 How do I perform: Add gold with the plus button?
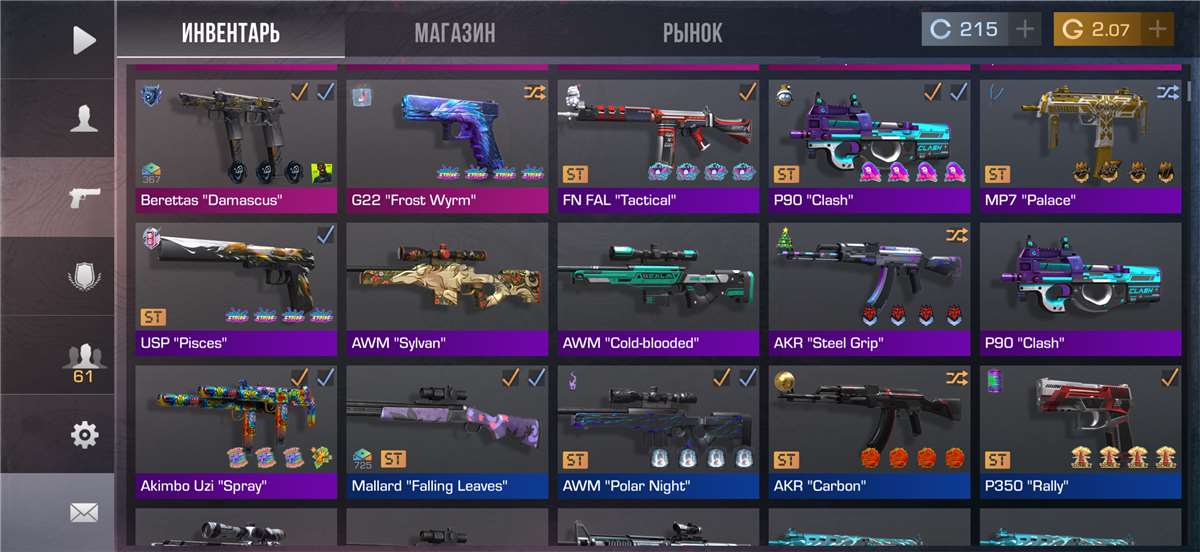(1158, 29)
